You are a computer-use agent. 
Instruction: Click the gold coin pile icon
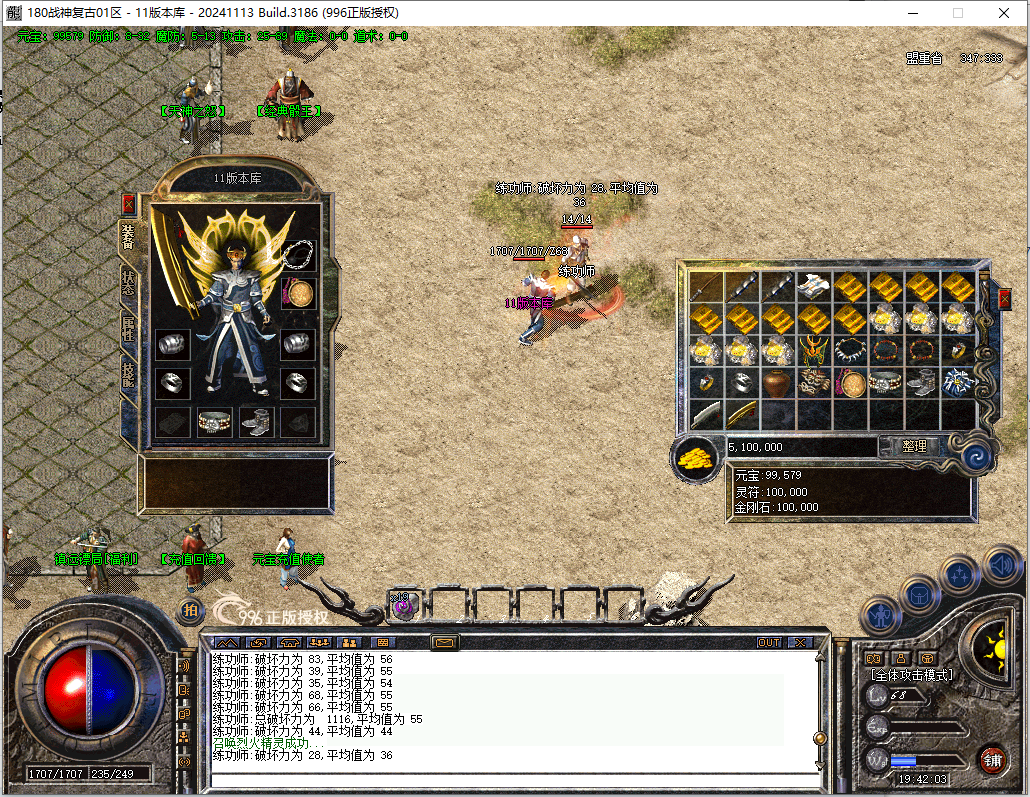694,457
